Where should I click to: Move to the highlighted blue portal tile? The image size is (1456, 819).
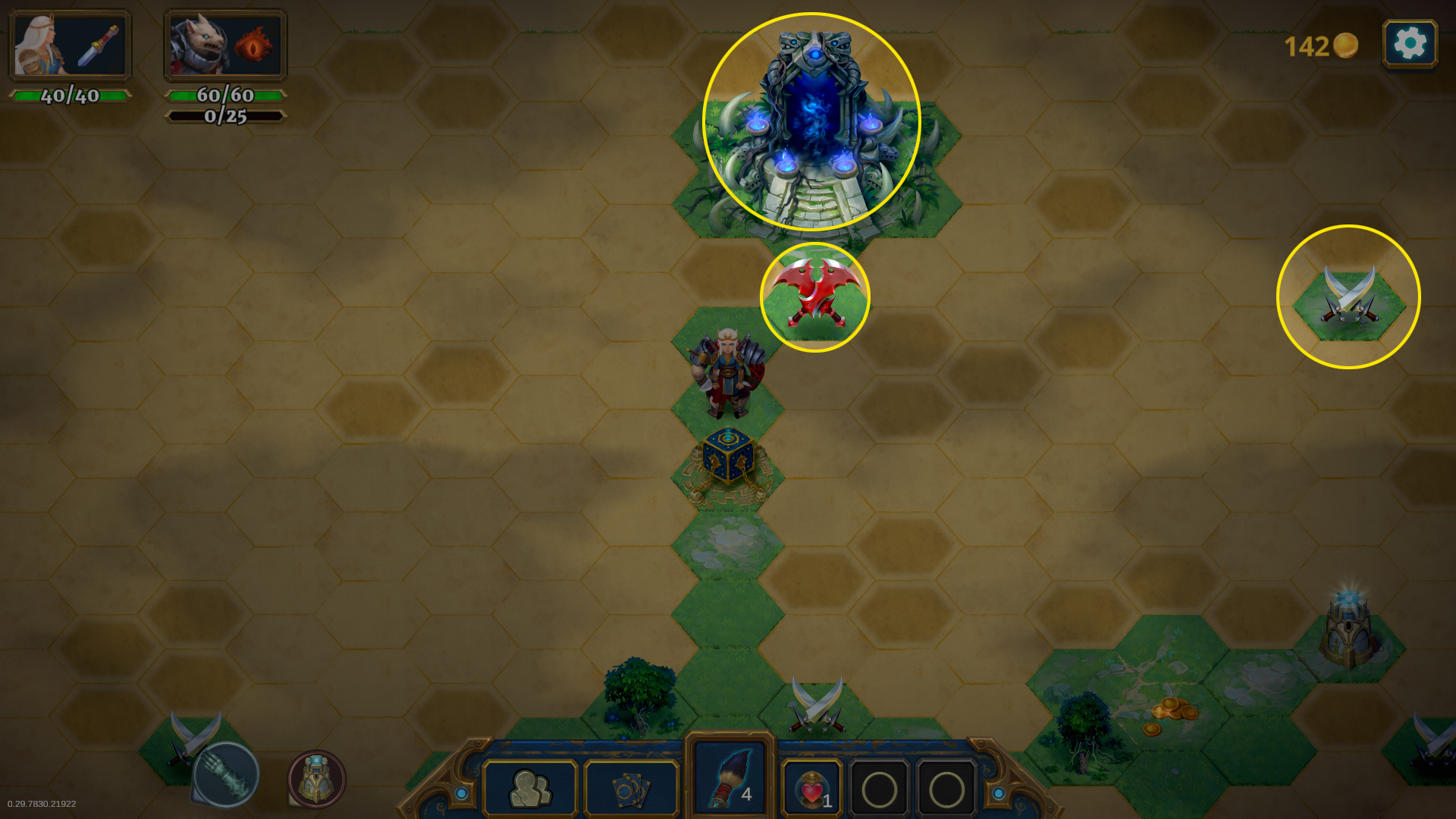(x=811, y=121)
